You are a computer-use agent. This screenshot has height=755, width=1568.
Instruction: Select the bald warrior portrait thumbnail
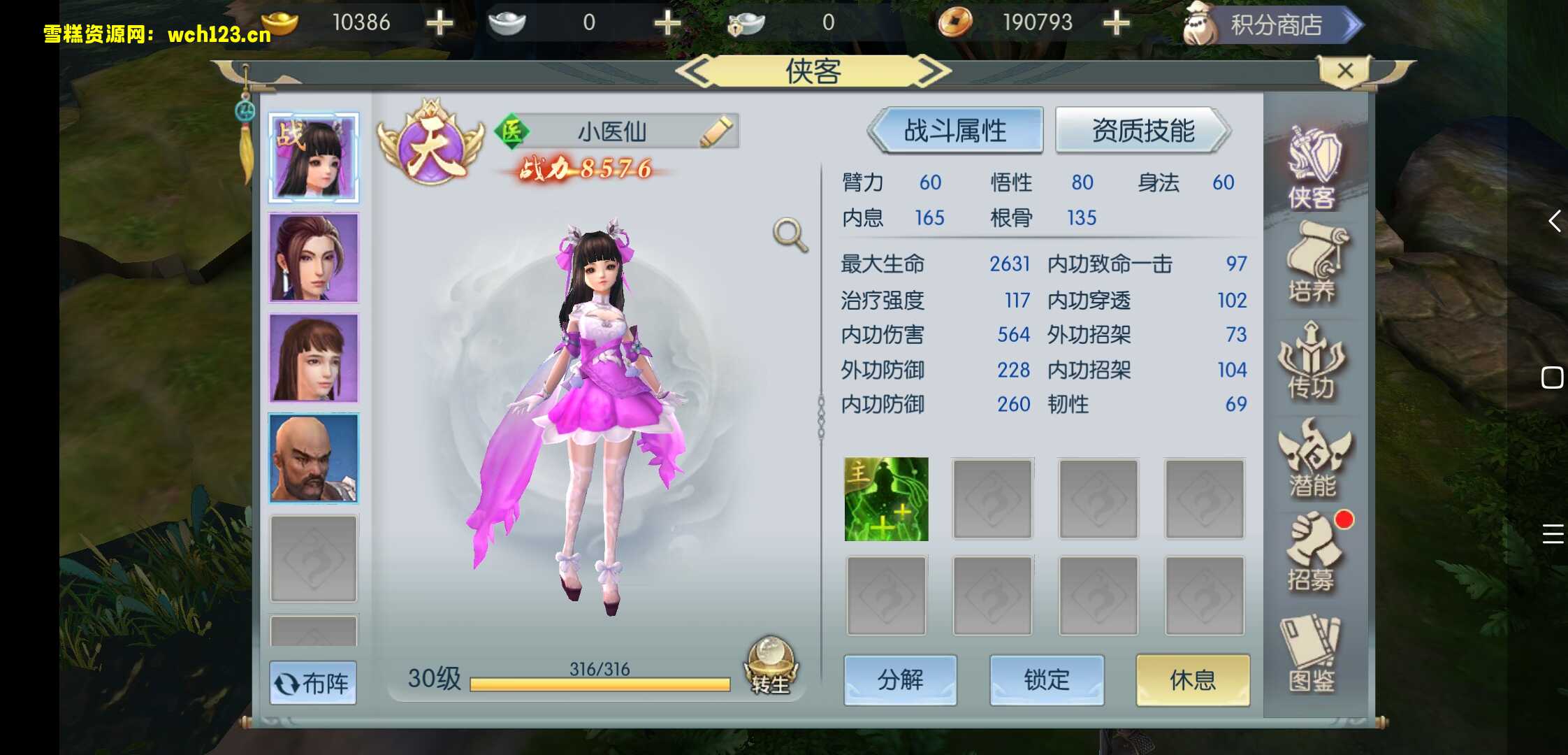tap(313, 459)
